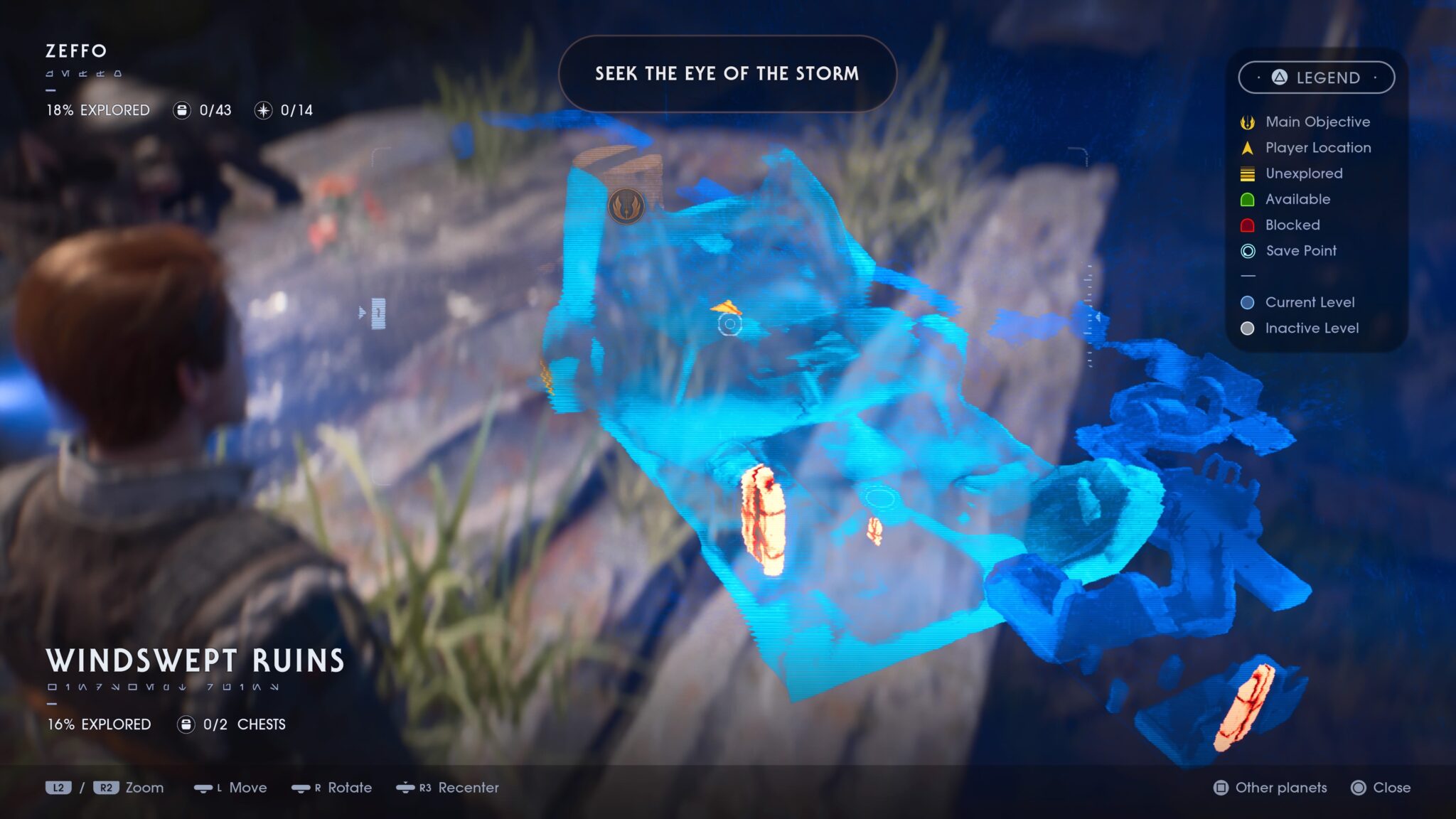The height and width of the screenshot is (819, 1456).
Task: Click the secrets icon next to 0/14
Action: (x=263, y=110)
